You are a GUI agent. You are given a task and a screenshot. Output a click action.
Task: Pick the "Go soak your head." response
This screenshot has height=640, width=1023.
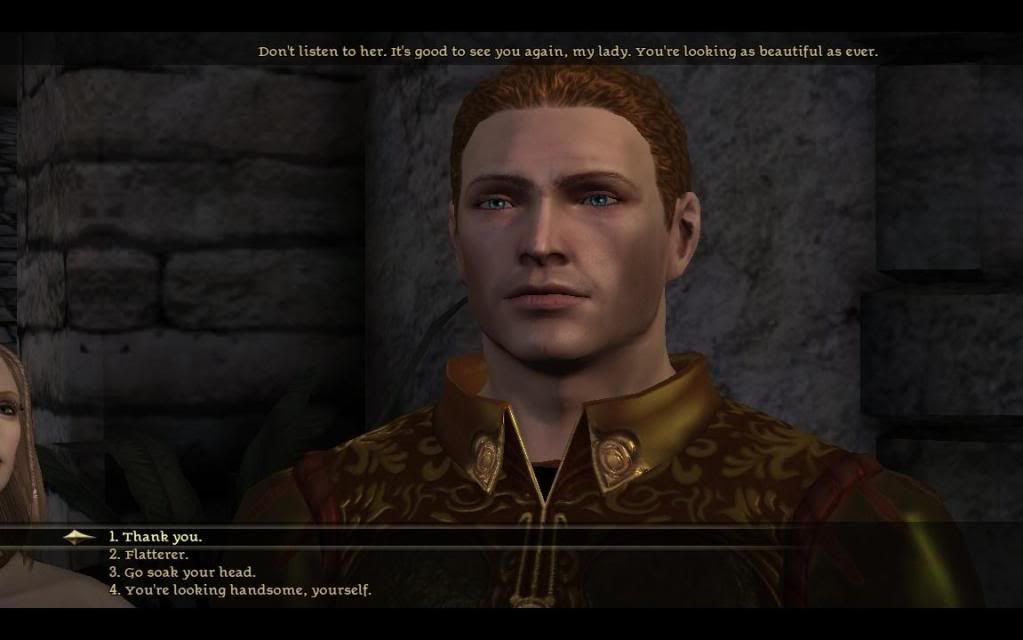tap(189, 573)
